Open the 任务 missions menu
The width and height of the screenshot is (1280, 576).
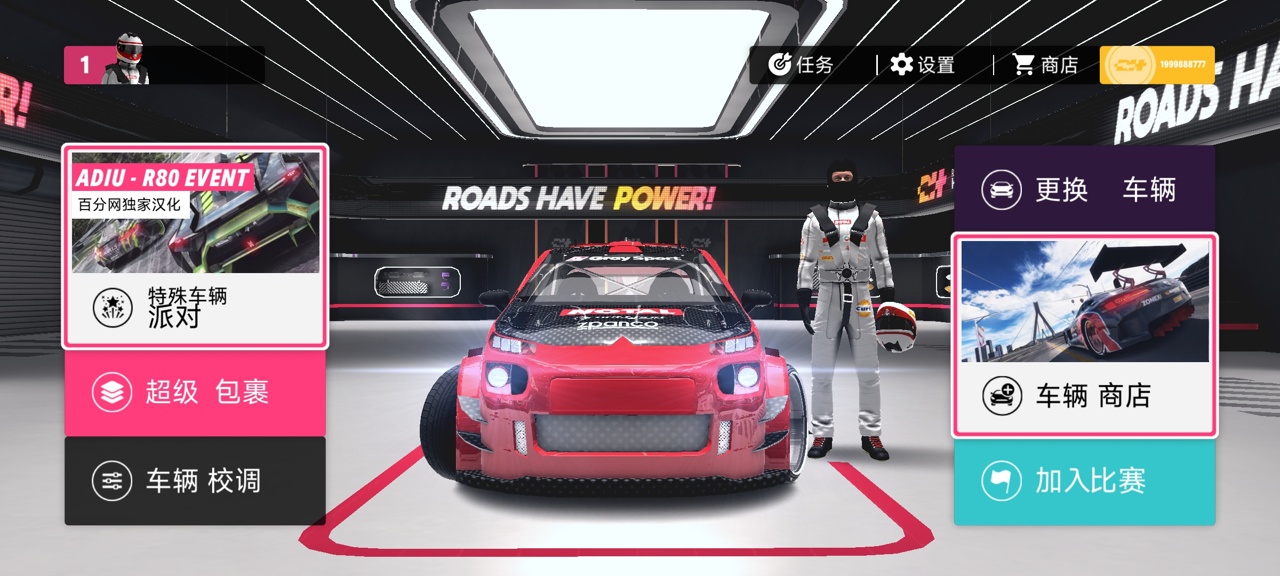(x=801, y=65)
